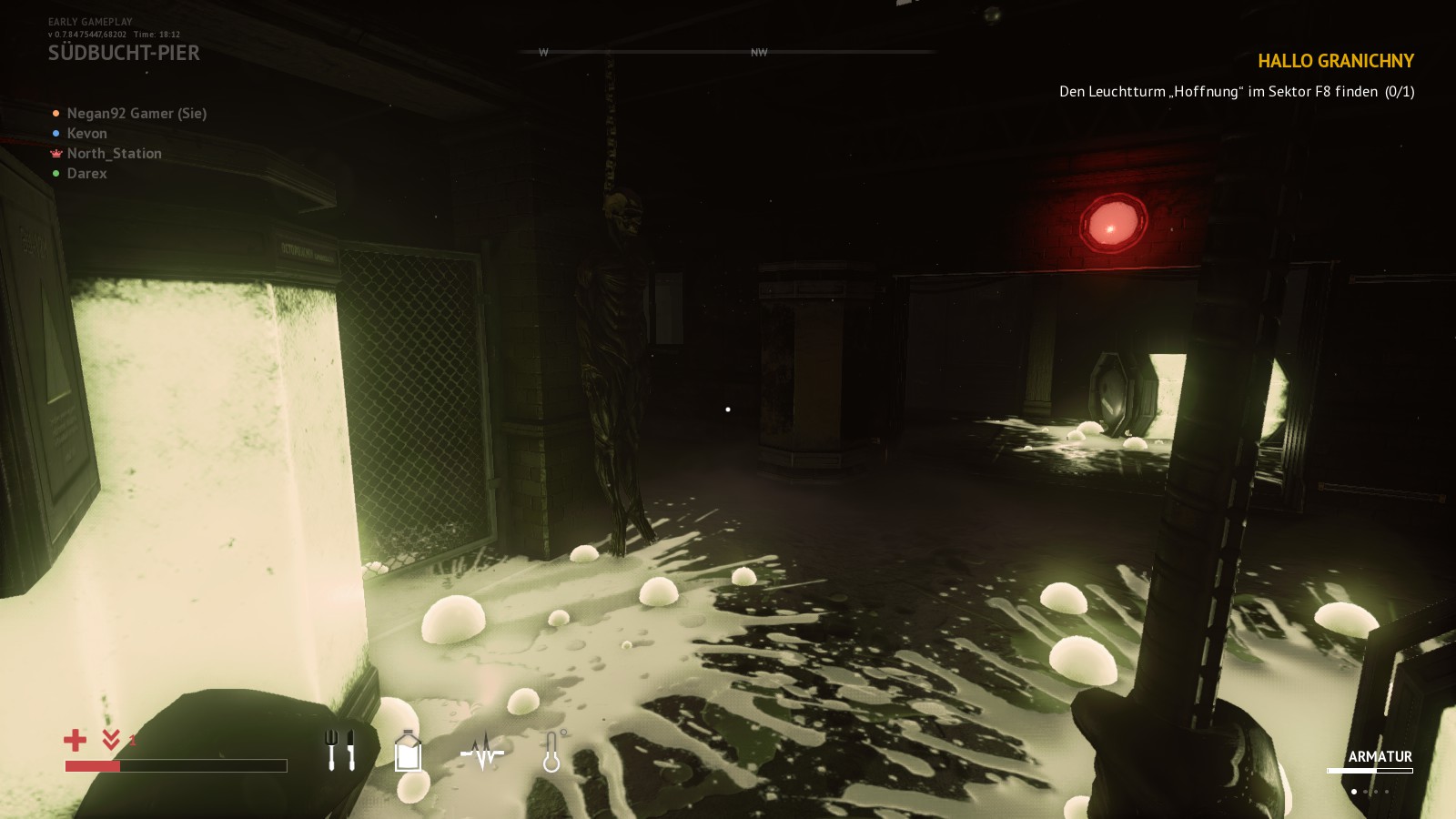Click the ARMATUR weapon label

(x=1381, y=756)
